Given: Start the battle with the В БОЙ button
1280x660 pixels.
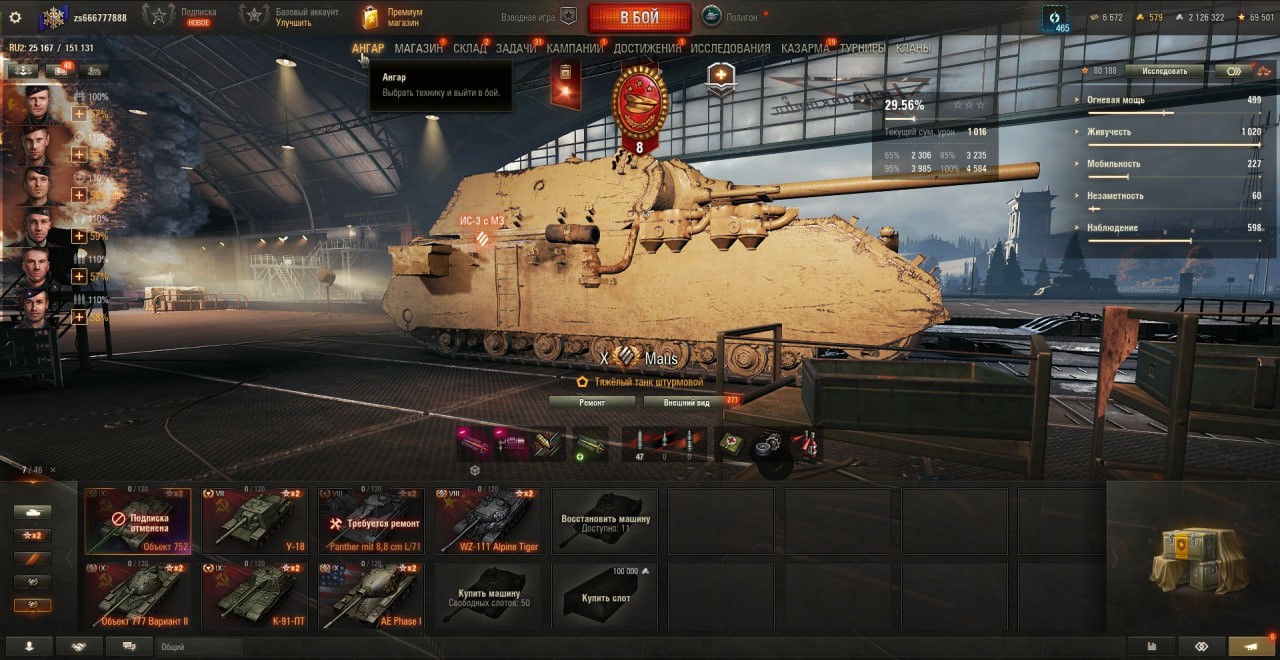Looking at the screenshot, I should click(639, 17).
